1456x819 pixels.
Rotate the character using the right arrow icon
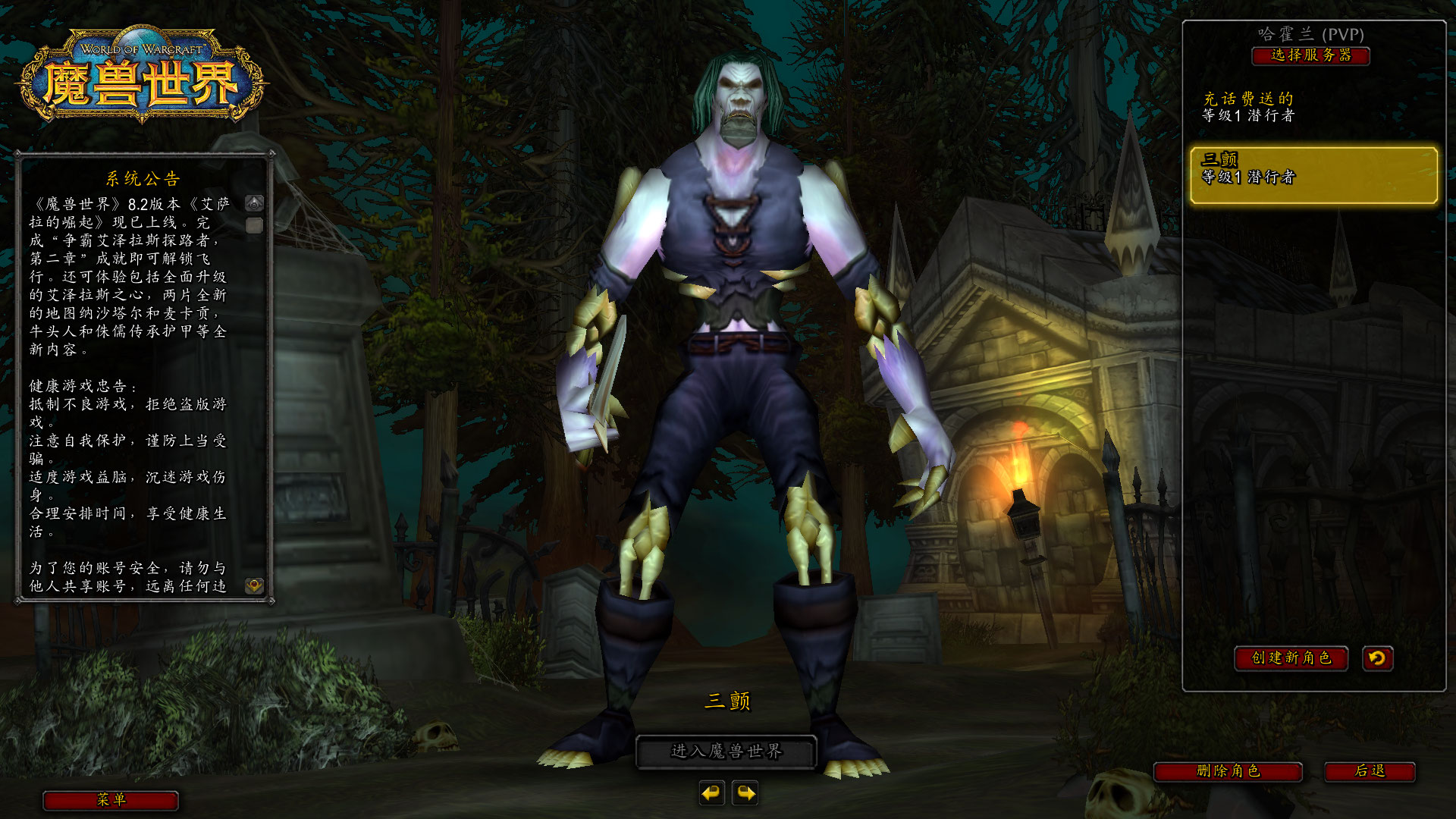(x=747, y=794)
